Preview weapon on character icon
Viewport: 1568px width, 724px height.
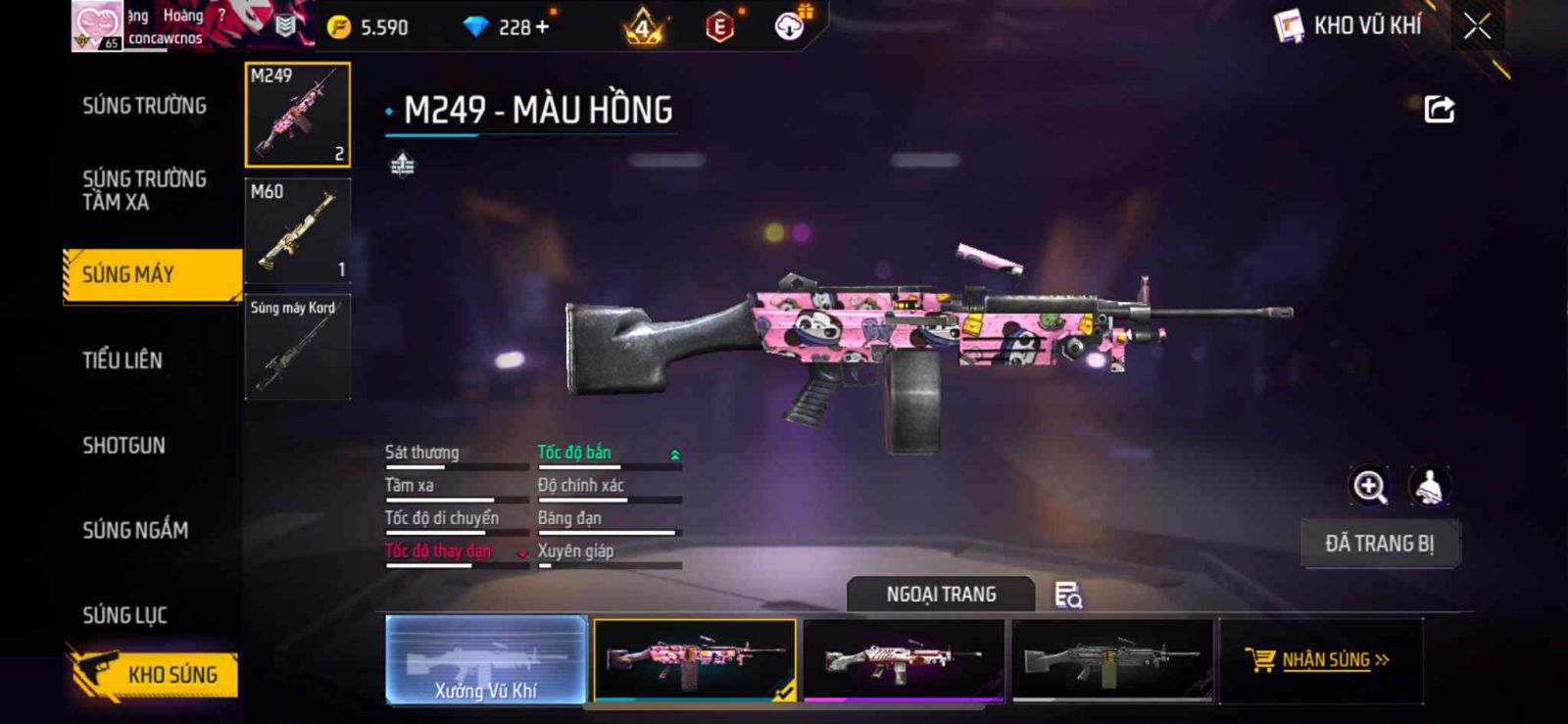click(1429, 486)
